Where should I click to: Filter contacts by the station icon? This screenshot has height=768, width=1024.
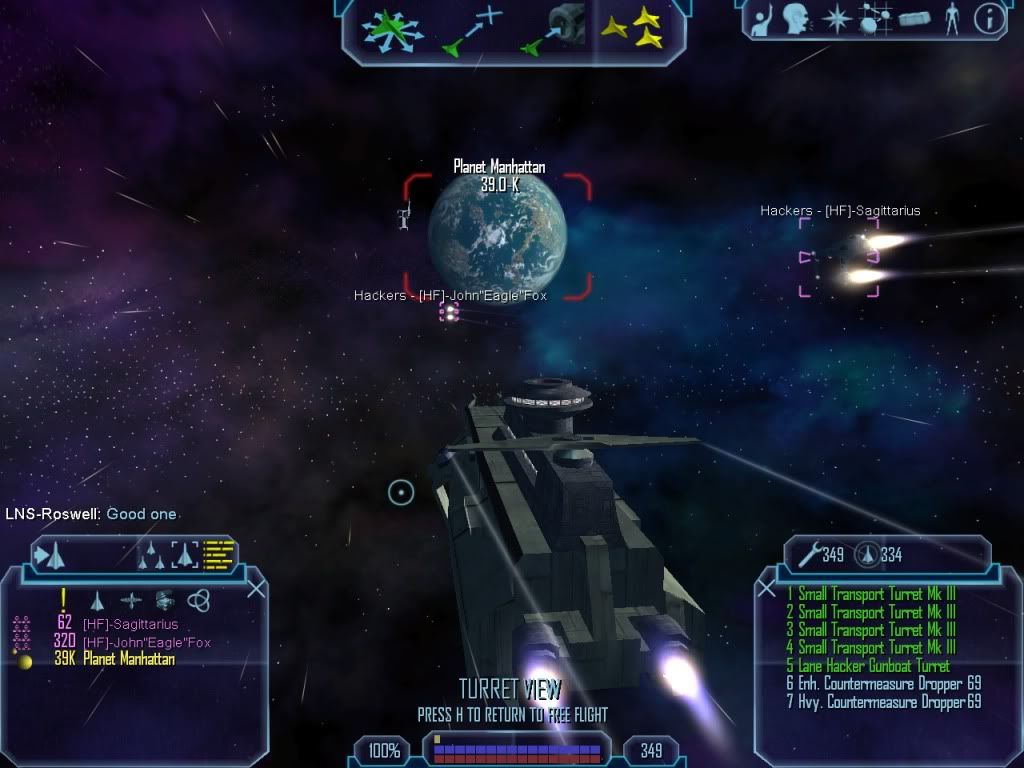tap(164, 600)
